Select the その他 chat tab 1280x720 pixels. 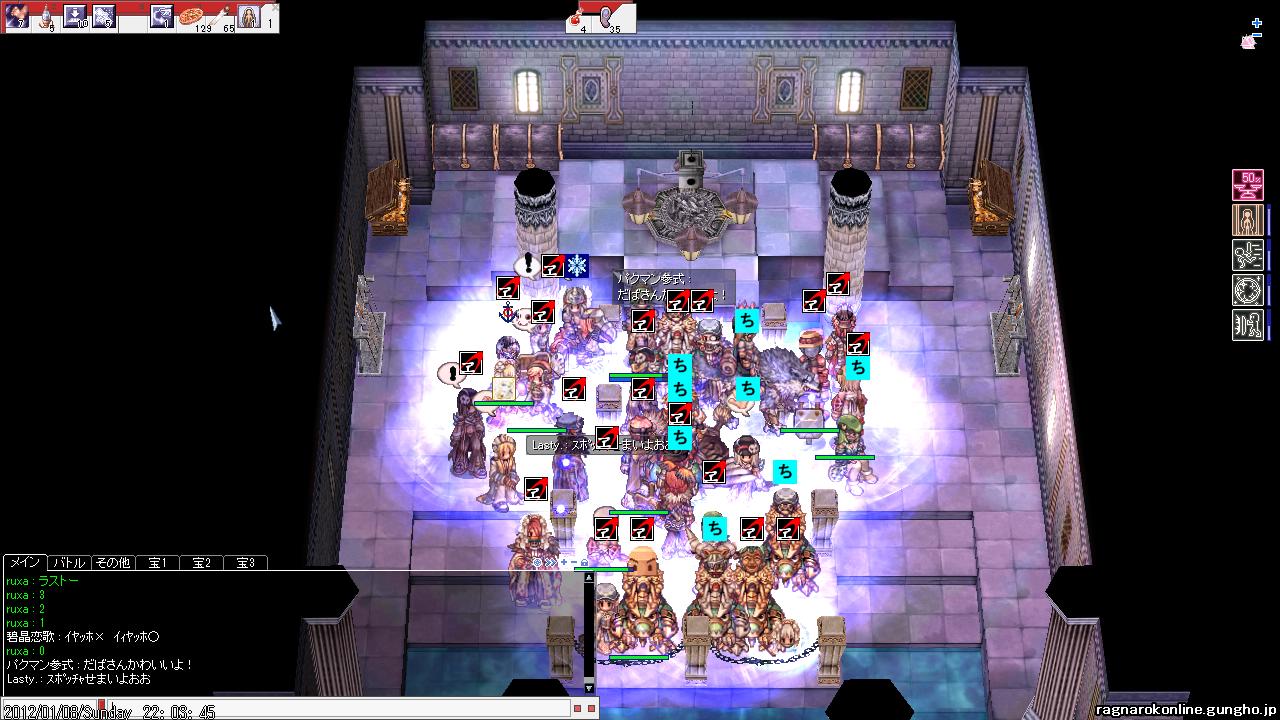pos(112,563)
